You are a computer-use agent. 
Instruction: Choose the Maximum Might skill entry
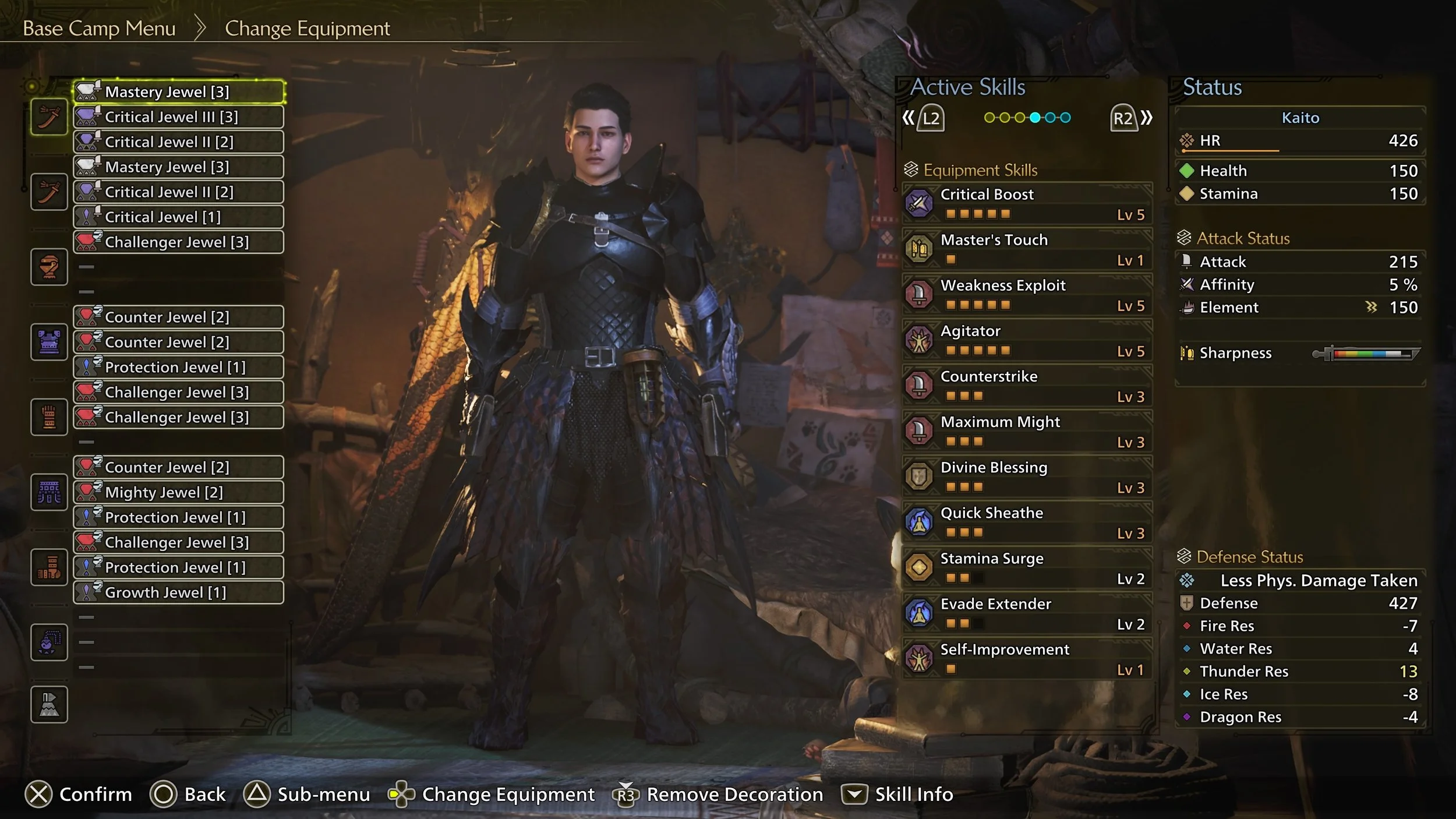point(1027,430)
